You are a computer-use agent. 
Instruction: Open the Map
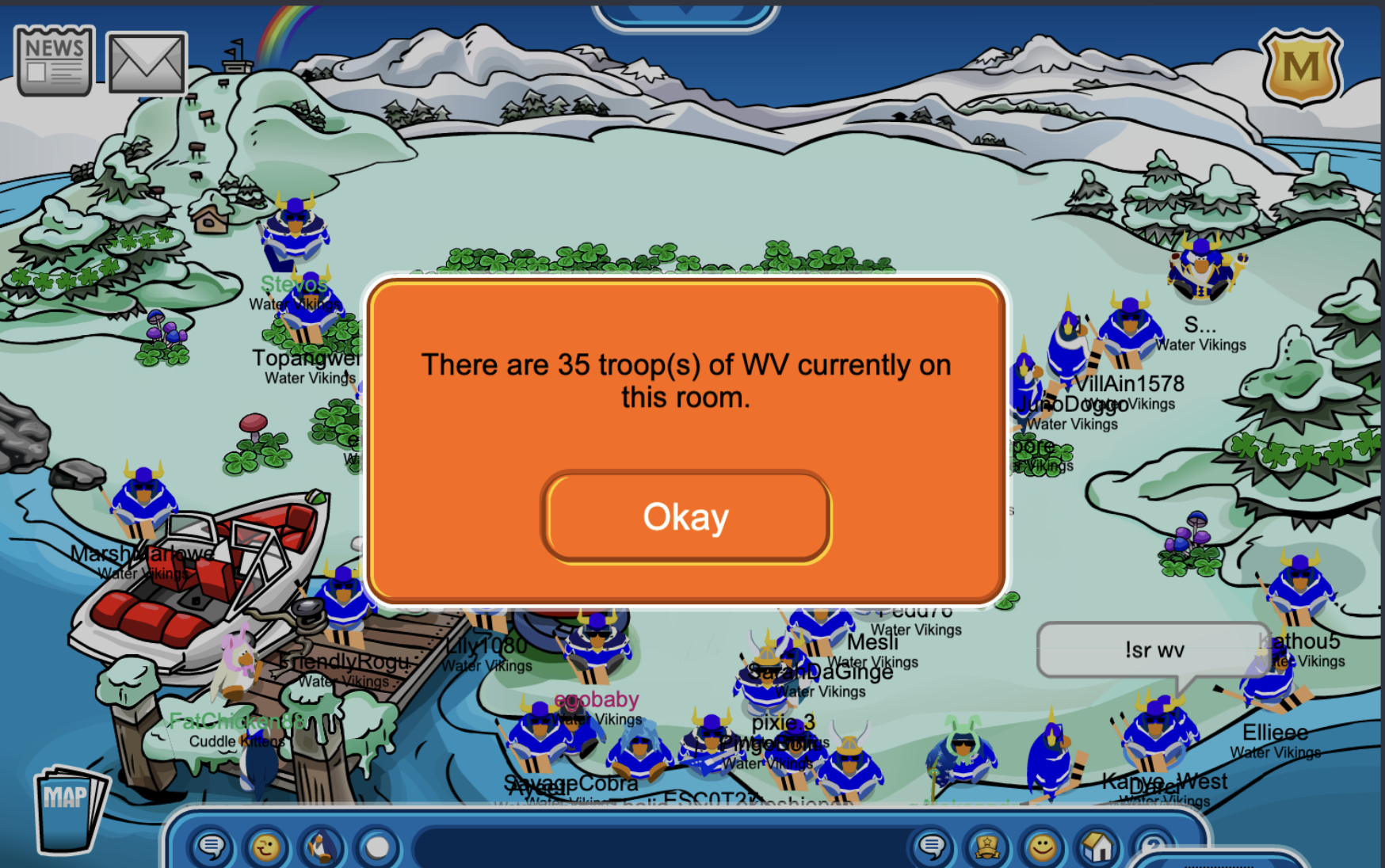(69, 809)
